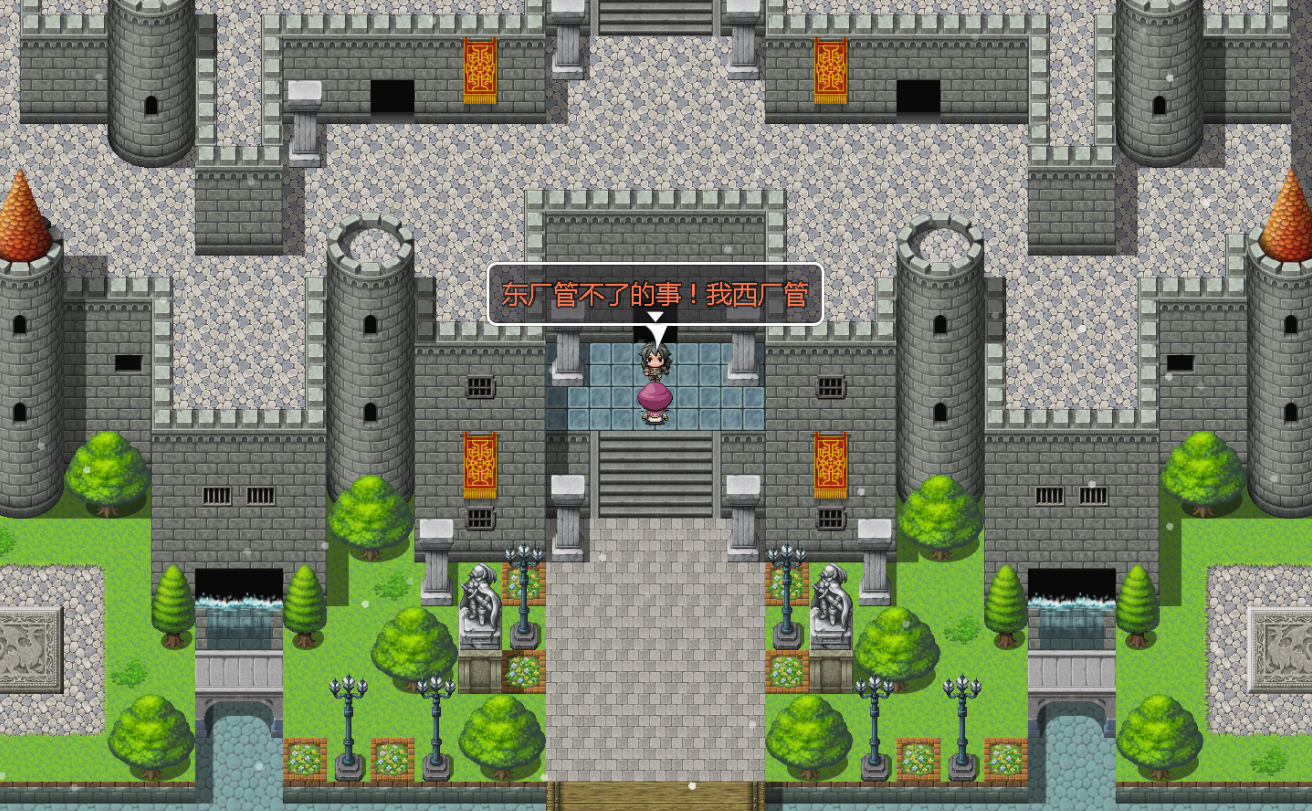Click the princess character in the doorway
The width and height of the screenshot is (1312, 811).
coord(655,385)
